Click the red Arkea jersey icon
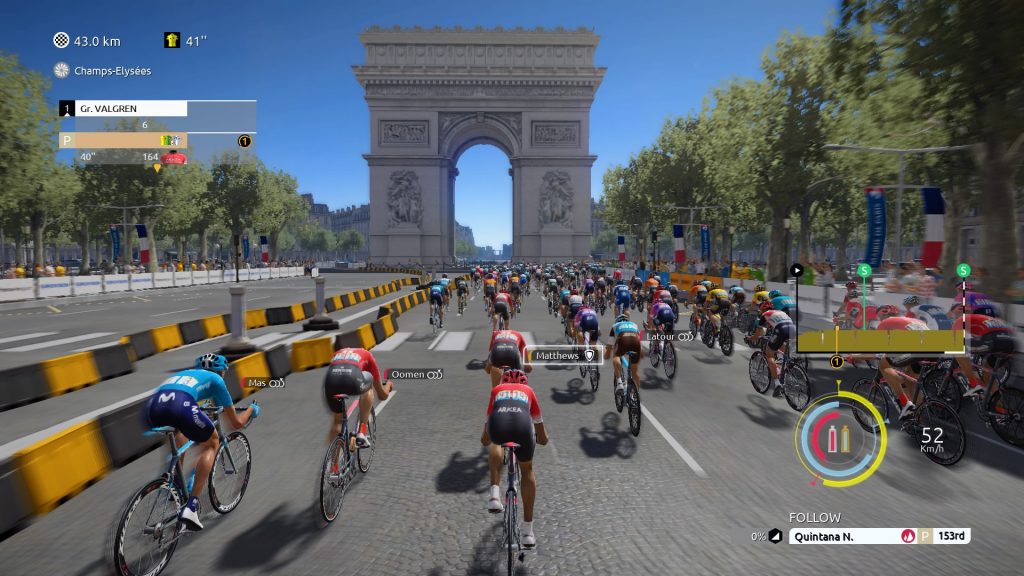Viewport: 1024px width, 576px height. [x=174, y=158]
